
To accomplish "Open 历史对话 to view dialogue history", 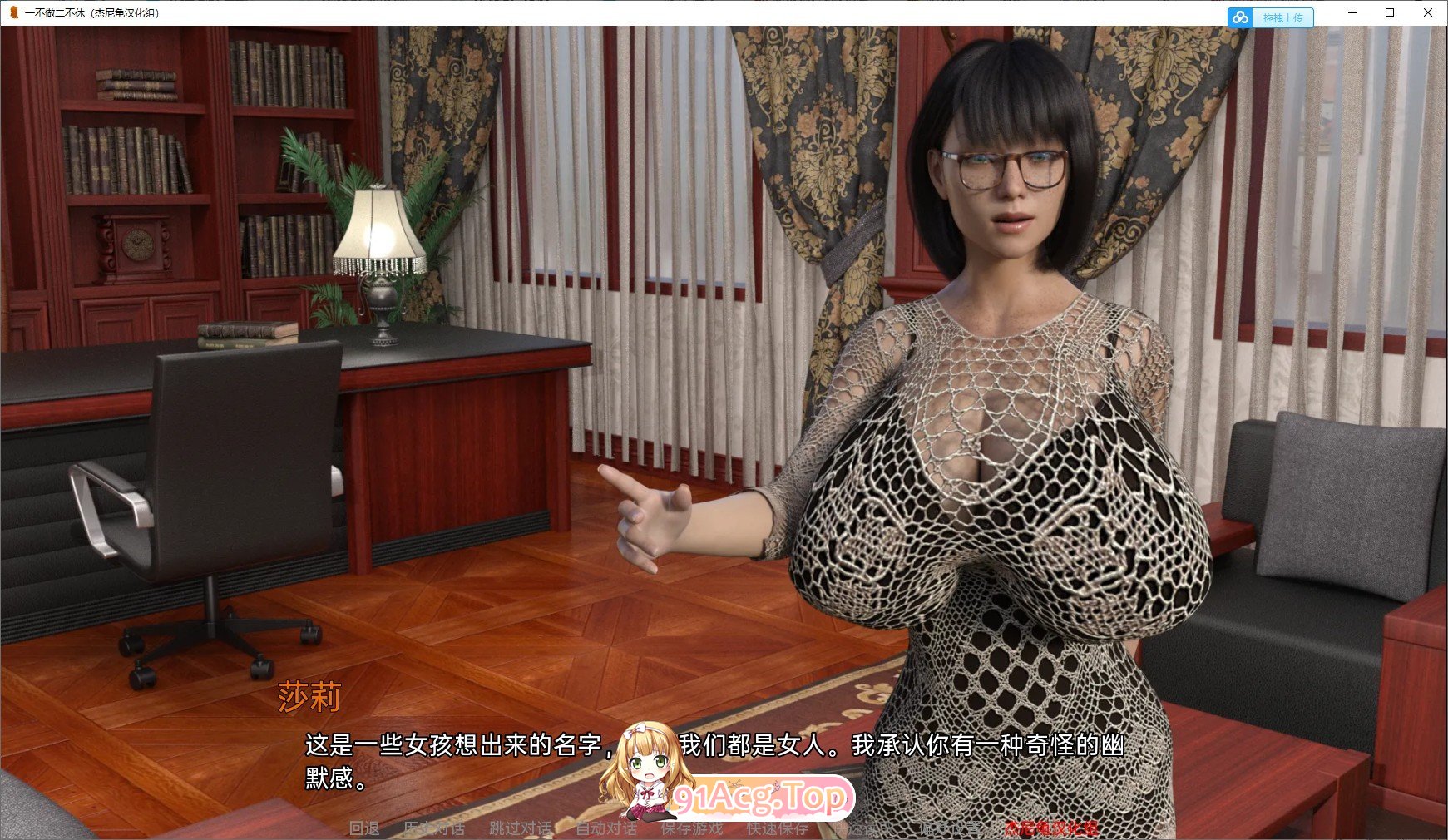I will (x=433, y=829).
